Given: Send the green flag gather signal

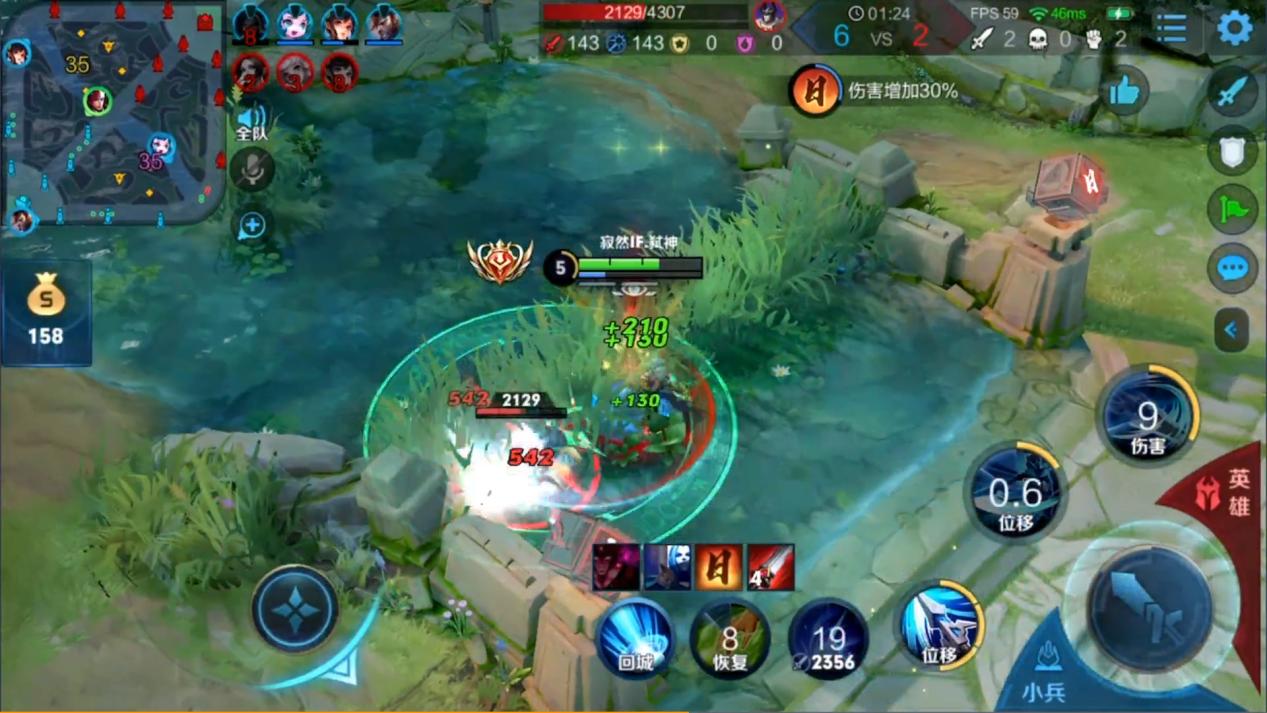Looking at the screenshot, I should click(1234, 209).
